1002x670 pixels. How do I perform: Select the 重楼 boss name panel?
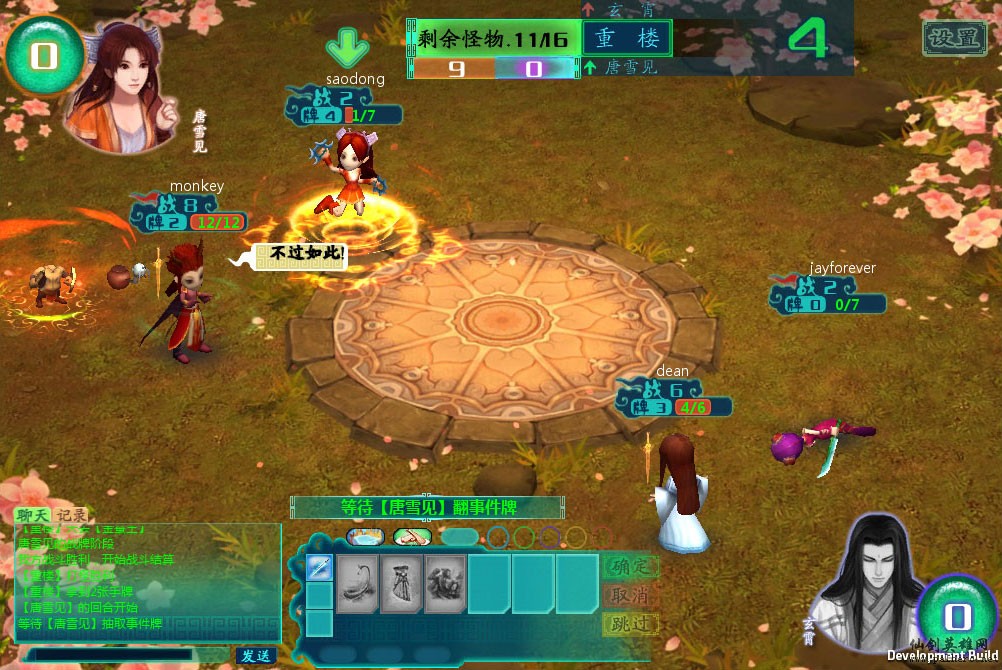pos(627,39)
